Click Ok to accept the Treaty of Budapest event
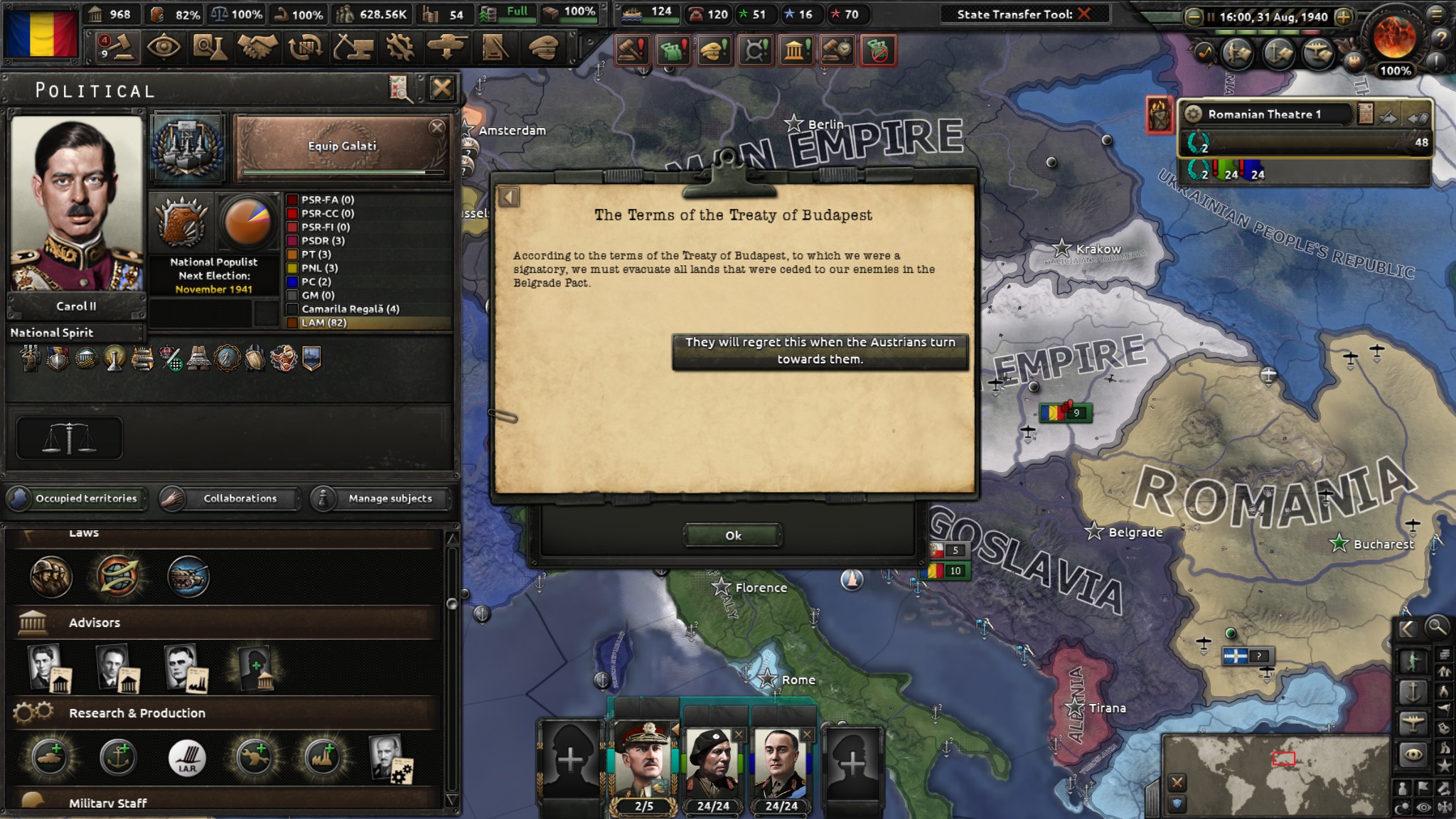This screenshot has width=1456, height=819. [732, 535]
